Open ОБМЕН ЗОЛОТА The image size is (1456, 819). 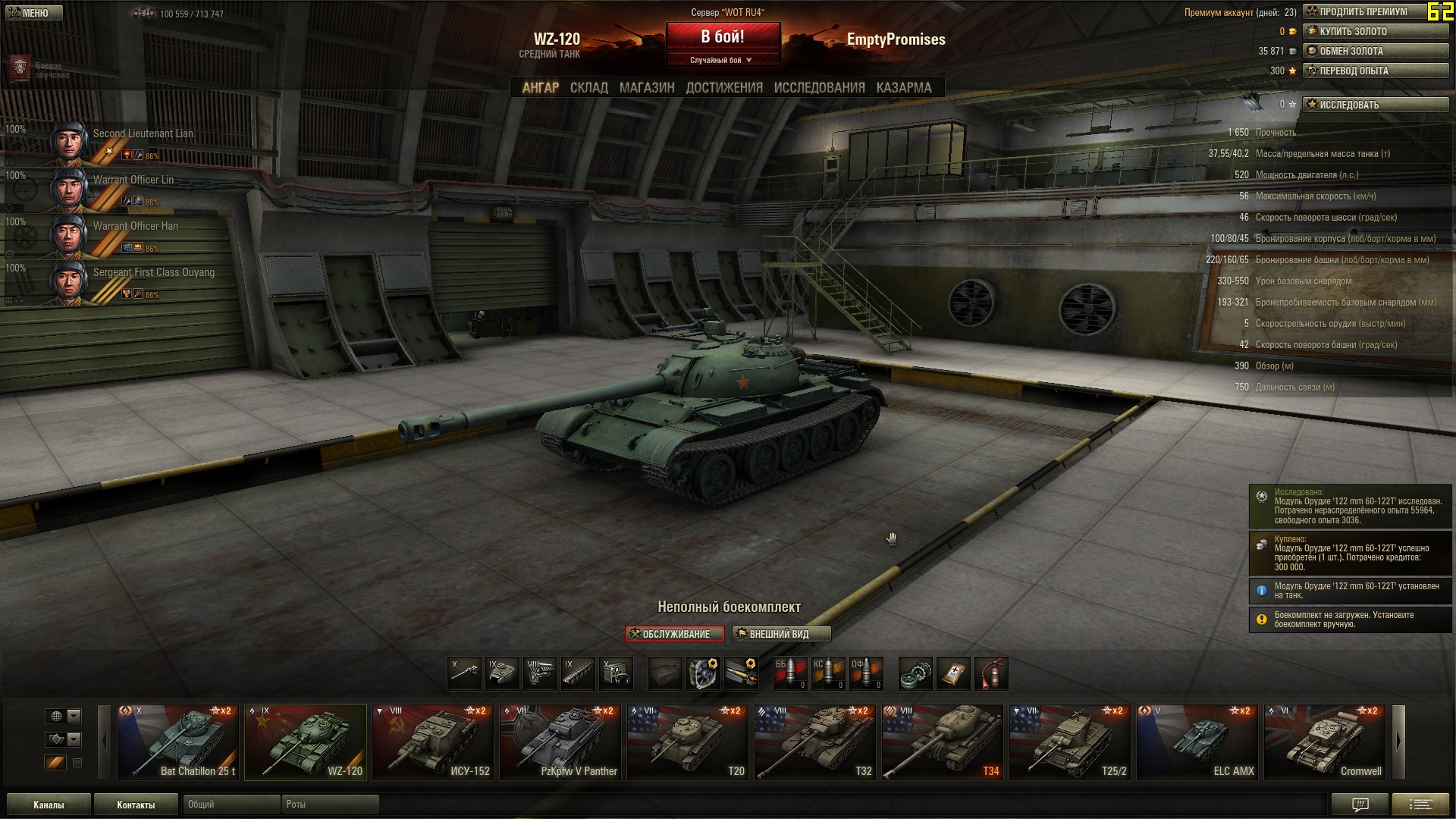pyautogui.click(x=1375, y=51)
